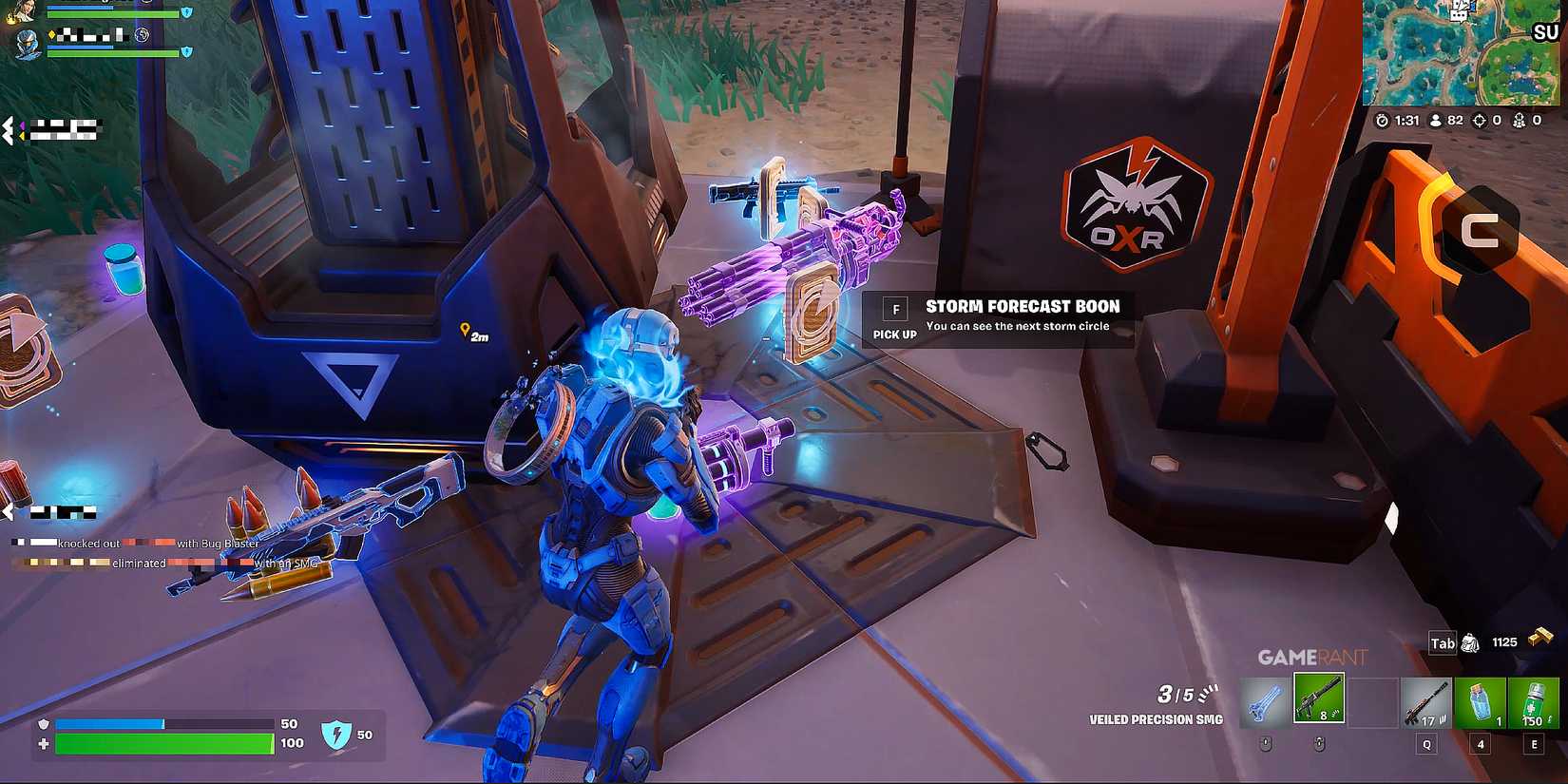Screen dimensions: 1568x784
Task: Collapse the kill feed with the left chevron arrows
Action: (x=10, y=129)
